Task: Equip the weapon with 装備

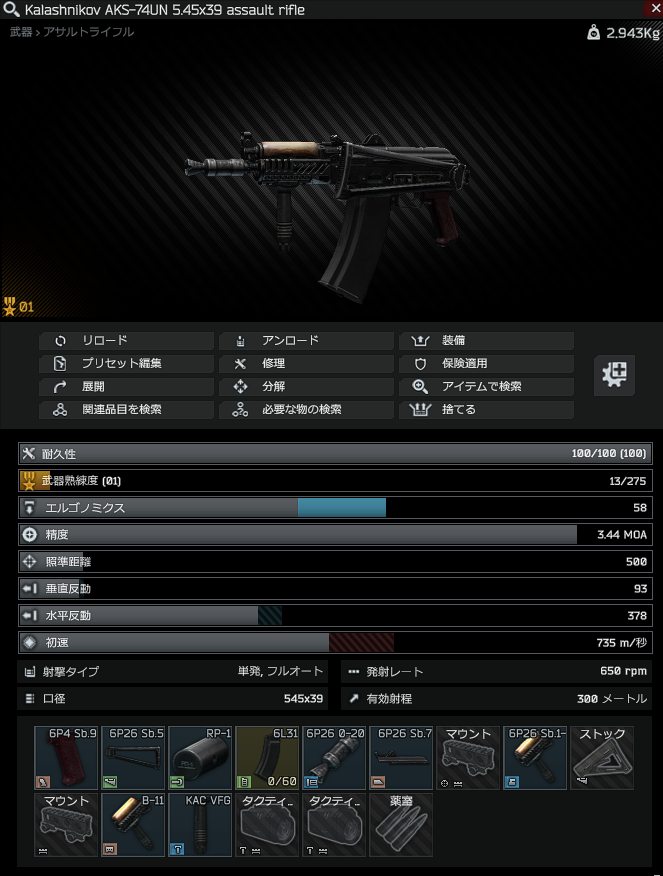Action: click(x=487, y=341)
